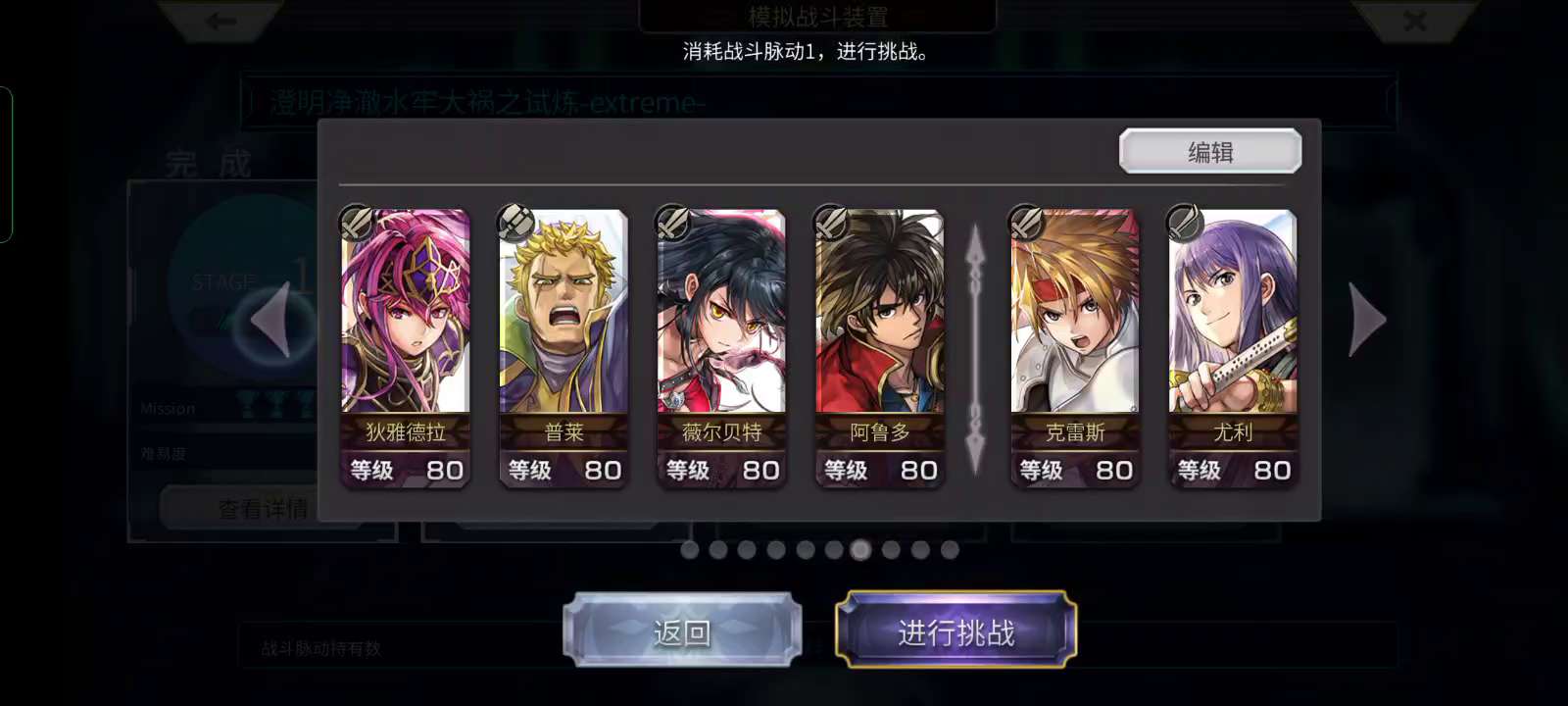Screen dimensions: 1568x706
Task: Open 查看详情 to view details
Action: click(x=263, y=508)
